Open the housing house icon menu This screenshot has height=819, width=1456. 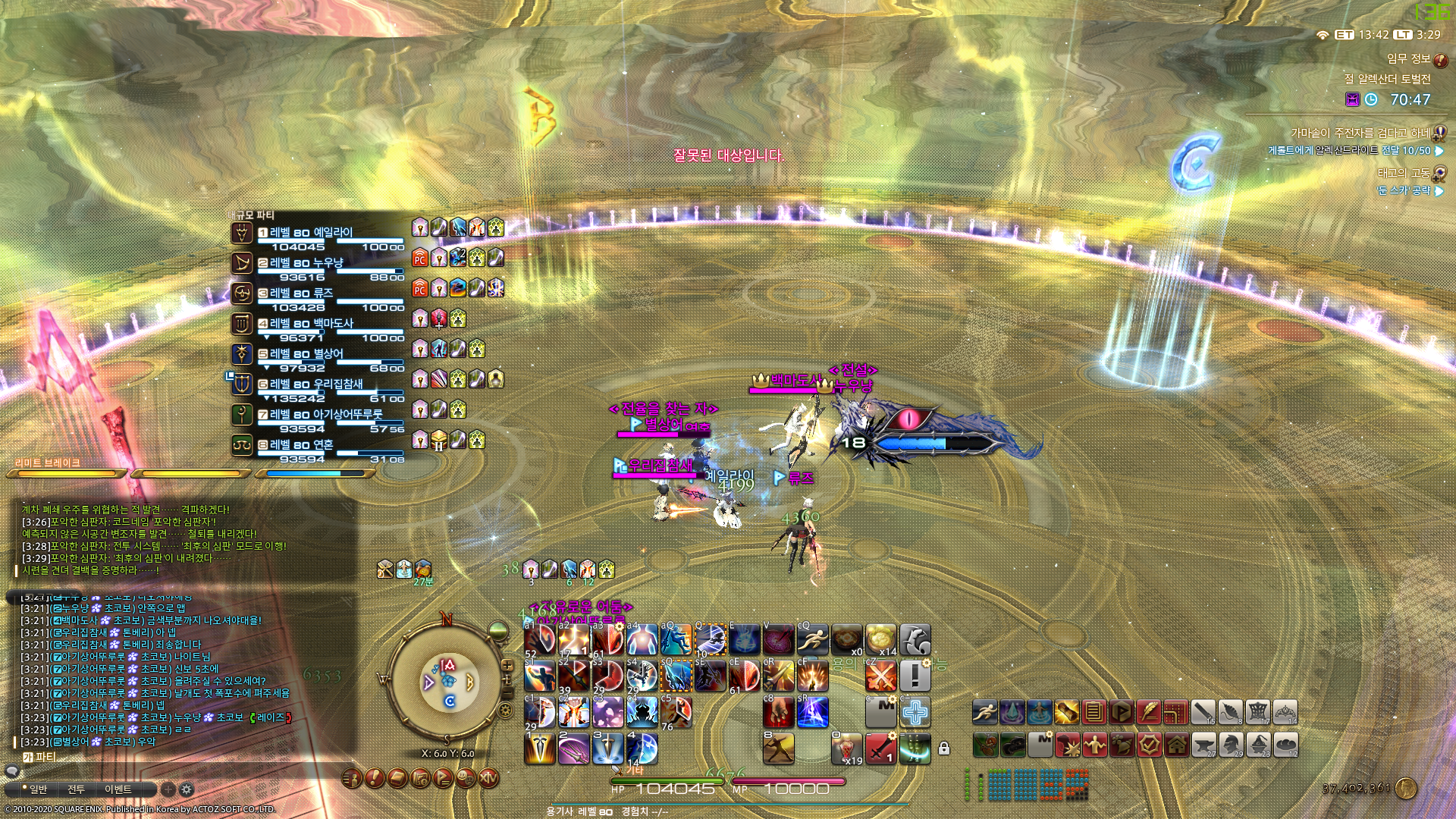click(1176, 745)
